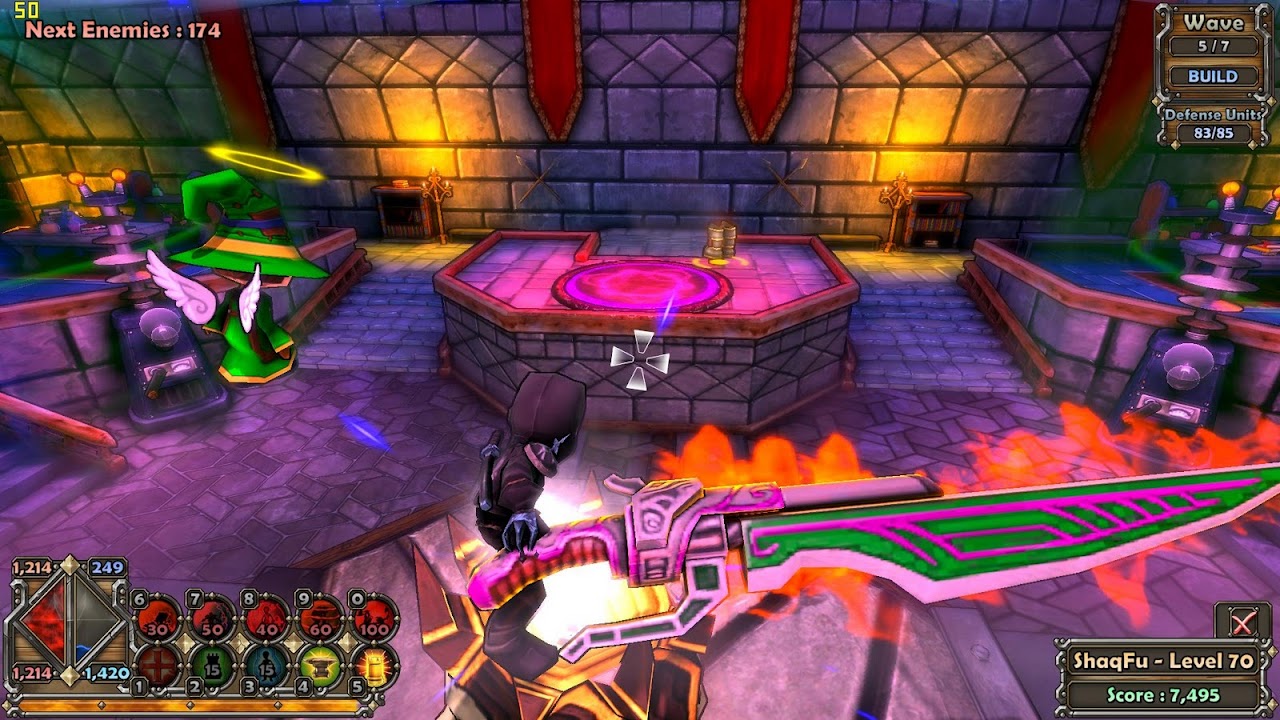This screenshot has height=720, width=1280.
Task: Choose the anvil repair ability
Action: pos(321,667)
